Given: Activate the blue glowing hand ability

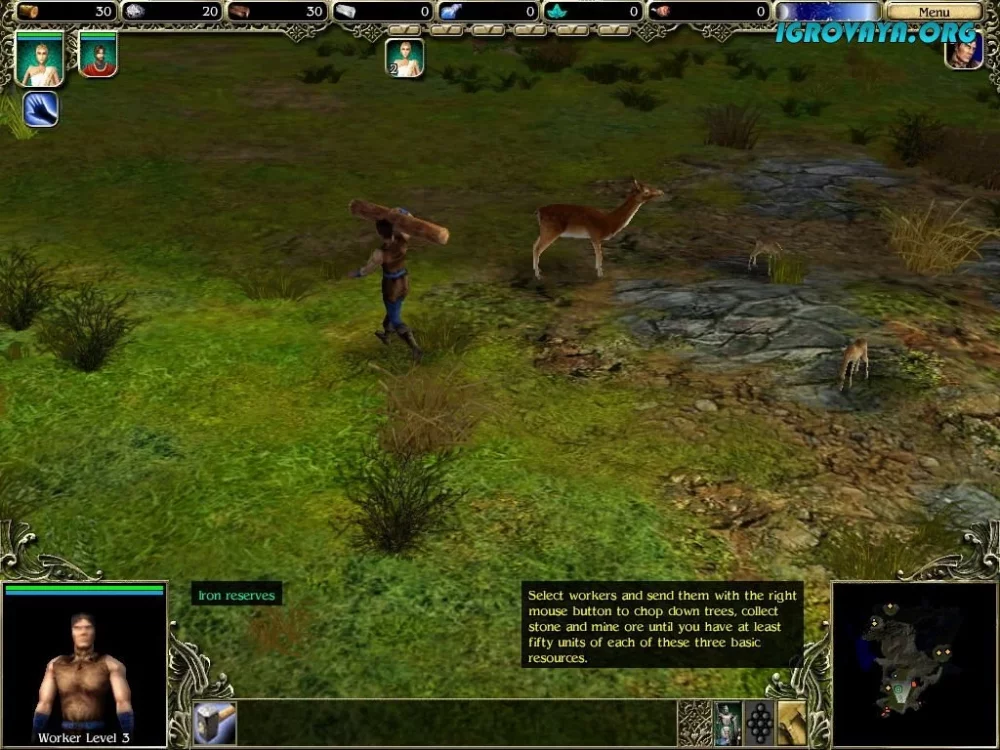Looking at the screenshot, I should pos(40,108).
